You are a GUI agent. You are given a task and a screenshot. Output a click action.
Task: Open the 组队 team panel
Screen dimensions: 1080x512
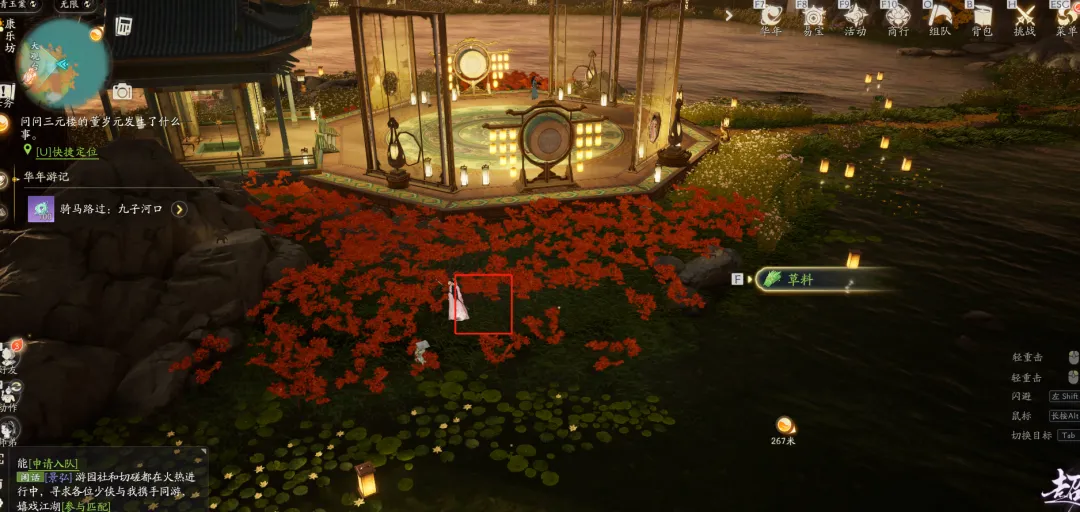pyautogui.click(x=940, y=17)
